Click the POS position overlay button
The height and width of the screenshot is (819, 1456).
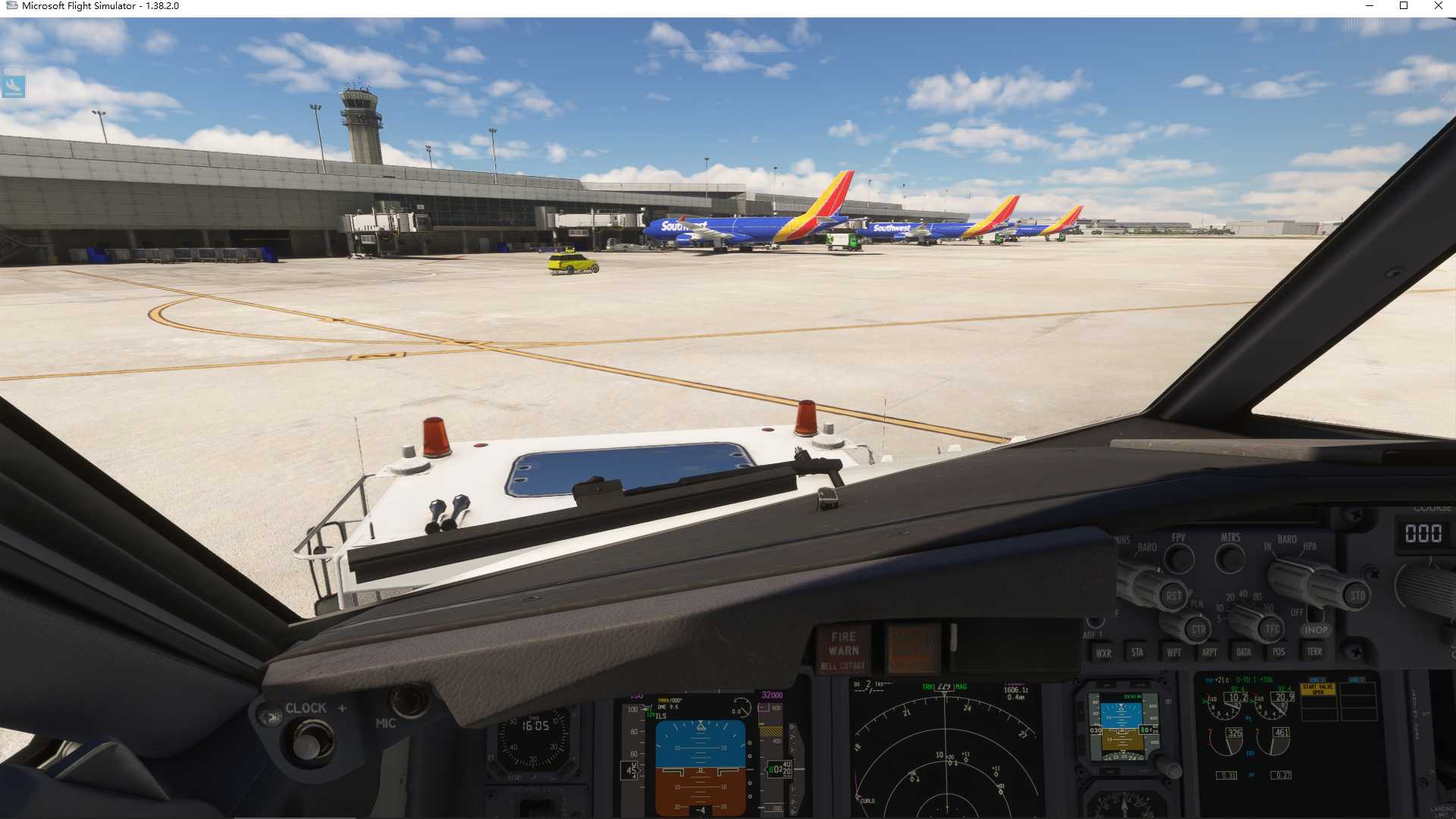point(1279,651)
